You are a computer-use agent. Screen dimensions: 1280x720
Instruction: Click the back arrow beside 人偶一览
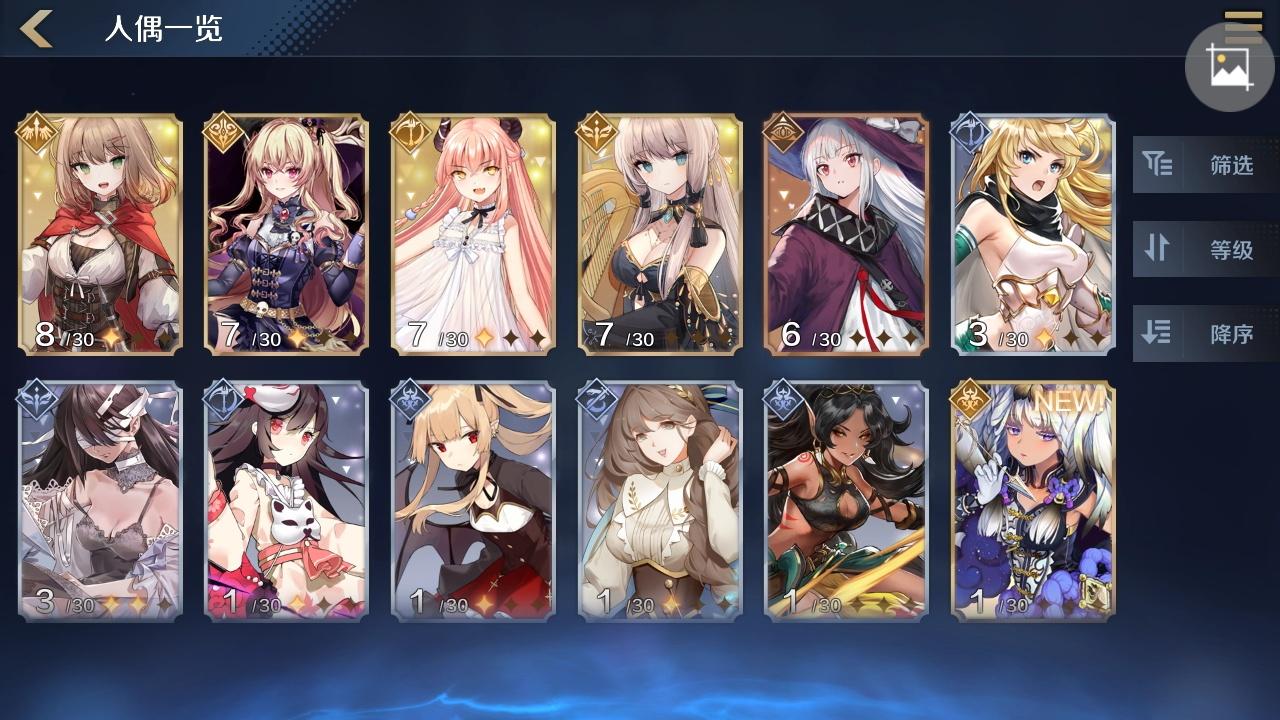[x=37, y=28]
